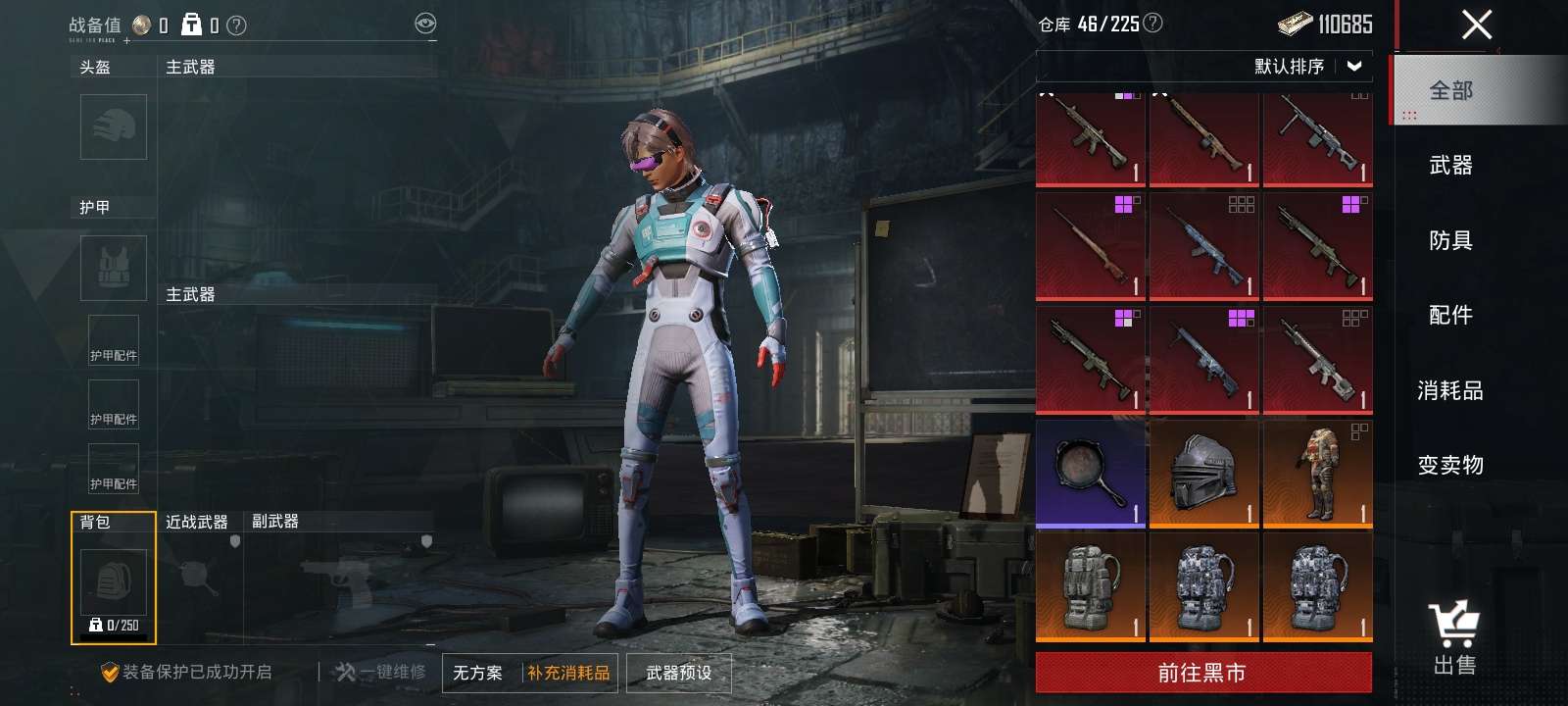
Task: Select the empty 头盔 helmet slot
Action: [x=114, y=126]
